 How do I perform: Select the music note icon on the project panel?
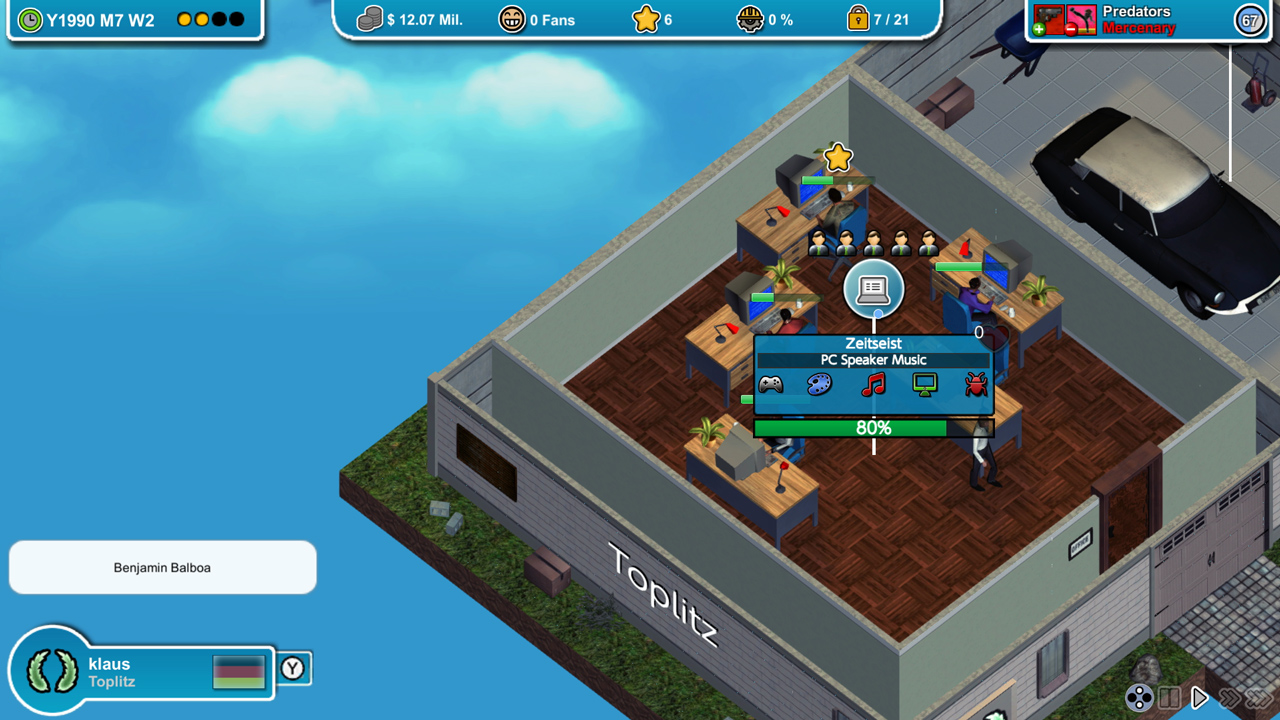click(873, 384)
